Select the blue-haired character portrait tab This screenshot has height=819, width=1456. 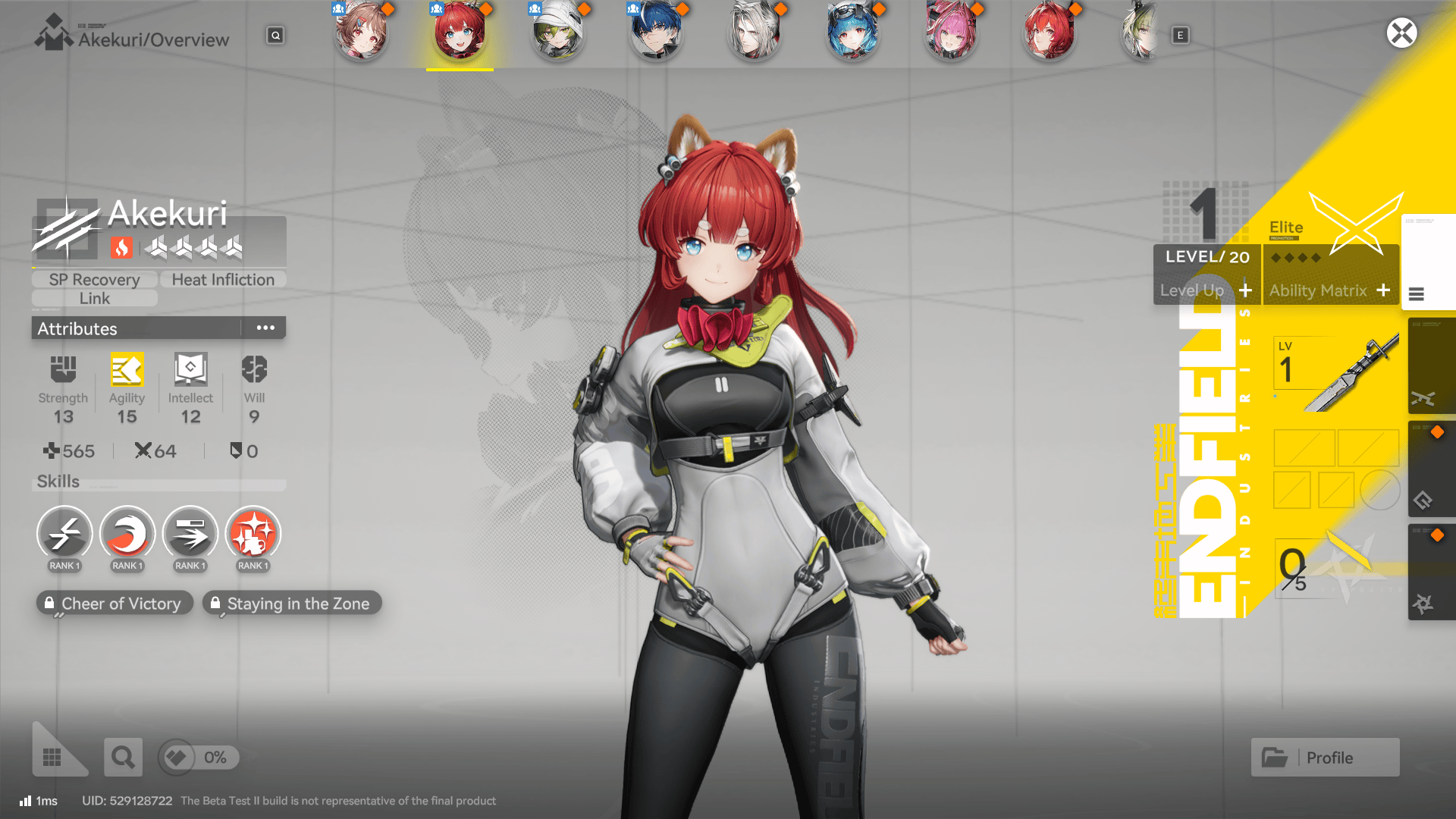click(656, 33)
